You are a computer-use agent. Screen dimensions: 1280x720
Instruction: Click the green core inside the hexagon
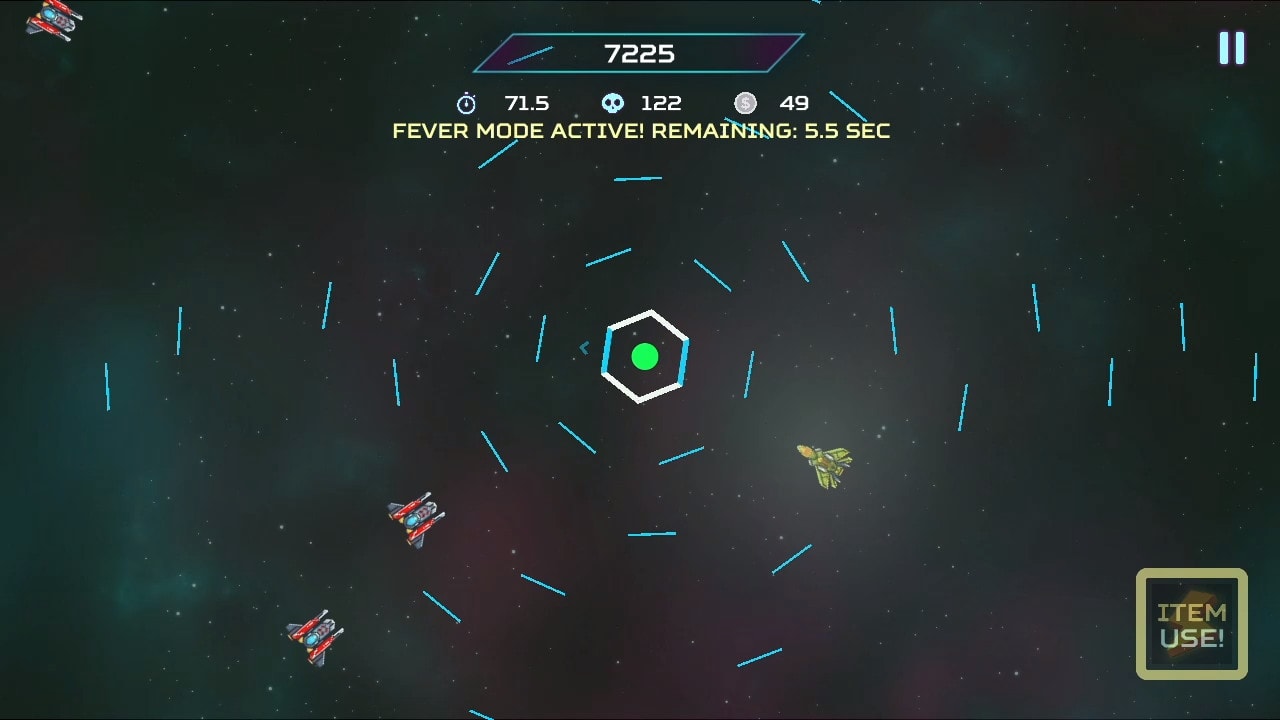(645, 354)
